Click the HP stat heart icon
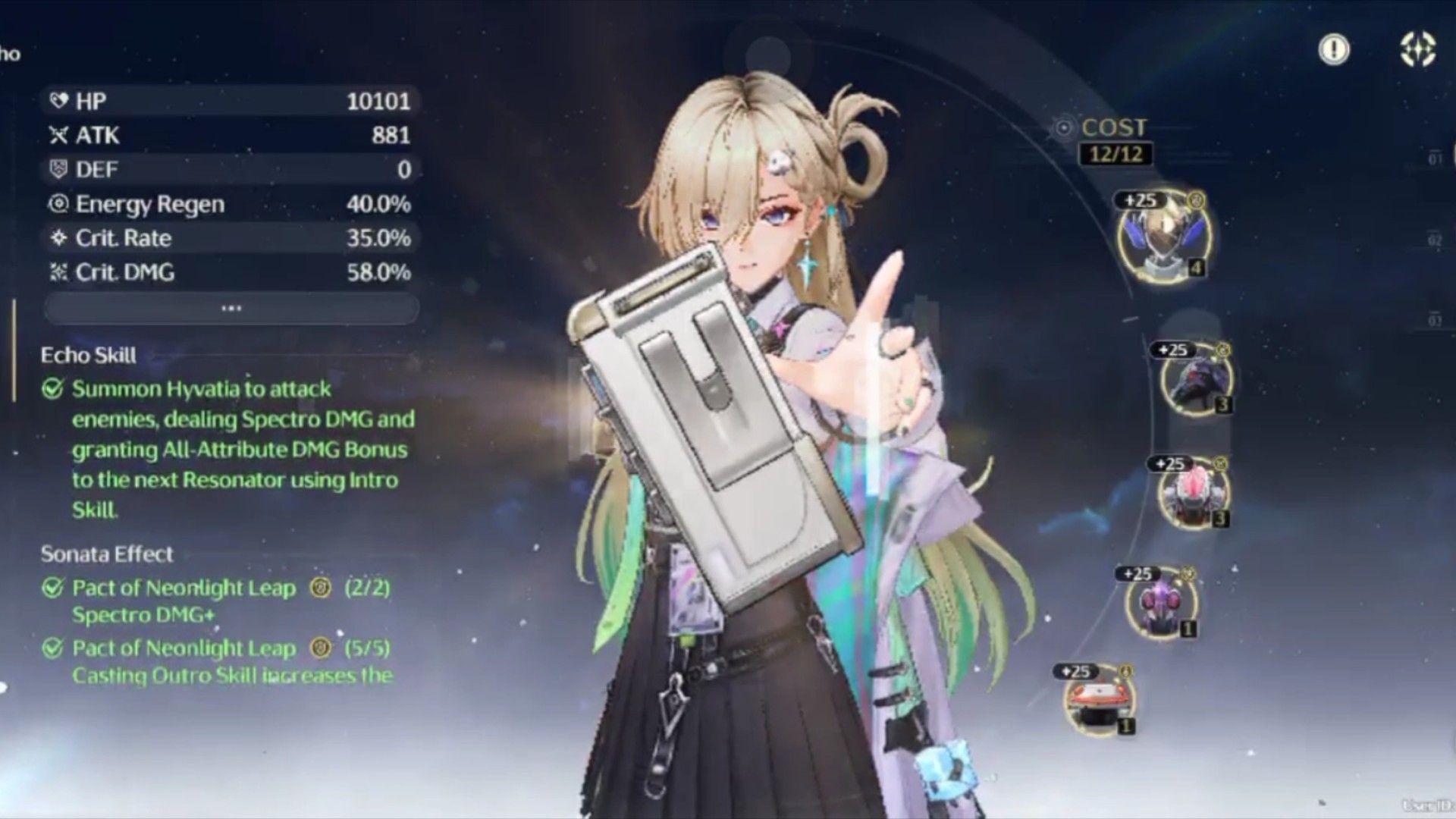This screenshot has height=819, width=1456. tap(58, 101)
